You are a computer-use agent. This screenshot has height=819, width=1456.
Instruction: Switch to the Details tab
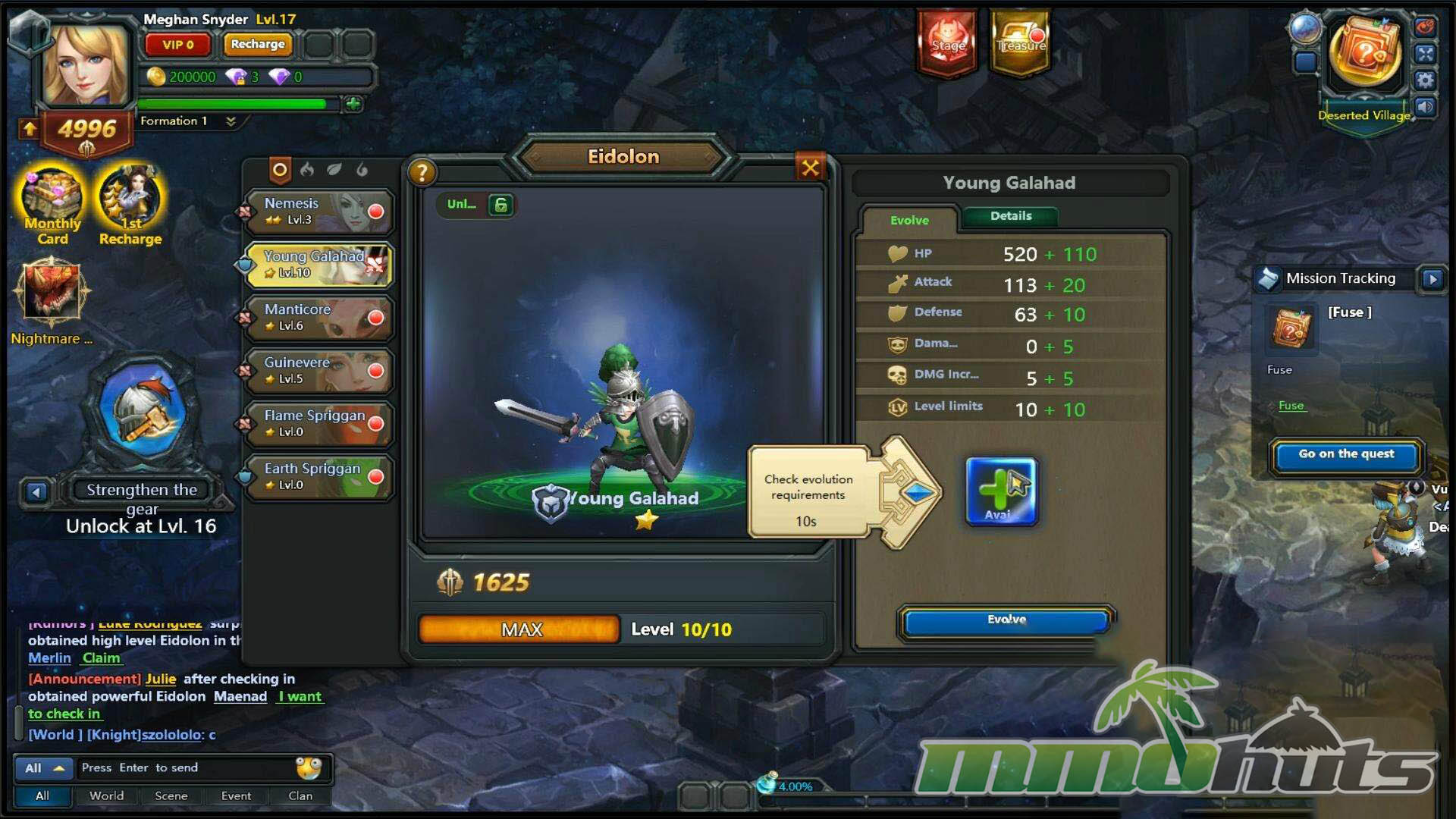pyautogui.click(x=1010, y=216)
